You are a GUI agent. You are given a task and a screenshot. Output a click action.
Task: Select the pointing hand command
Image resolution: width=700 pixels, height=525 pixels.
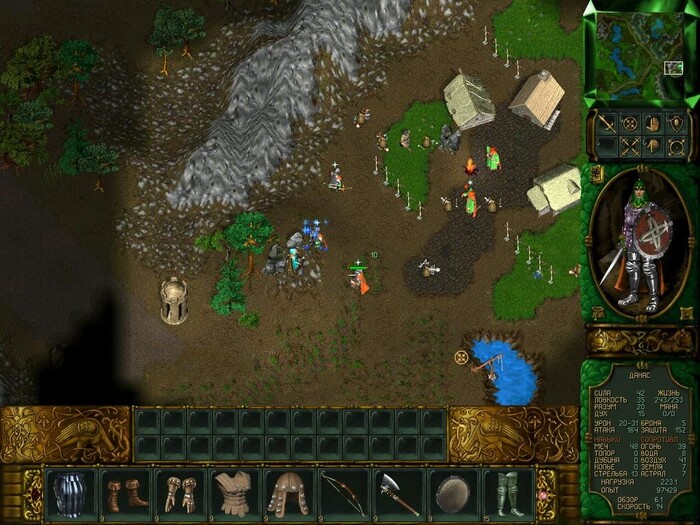pyautogui.click(x=652, y=146)
